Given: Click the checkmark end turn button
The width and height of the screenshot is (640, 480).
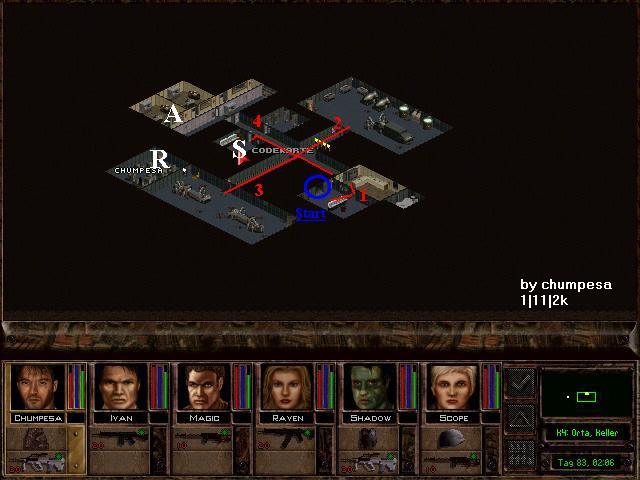Looking at the screenshot, I should click(520, 380).
